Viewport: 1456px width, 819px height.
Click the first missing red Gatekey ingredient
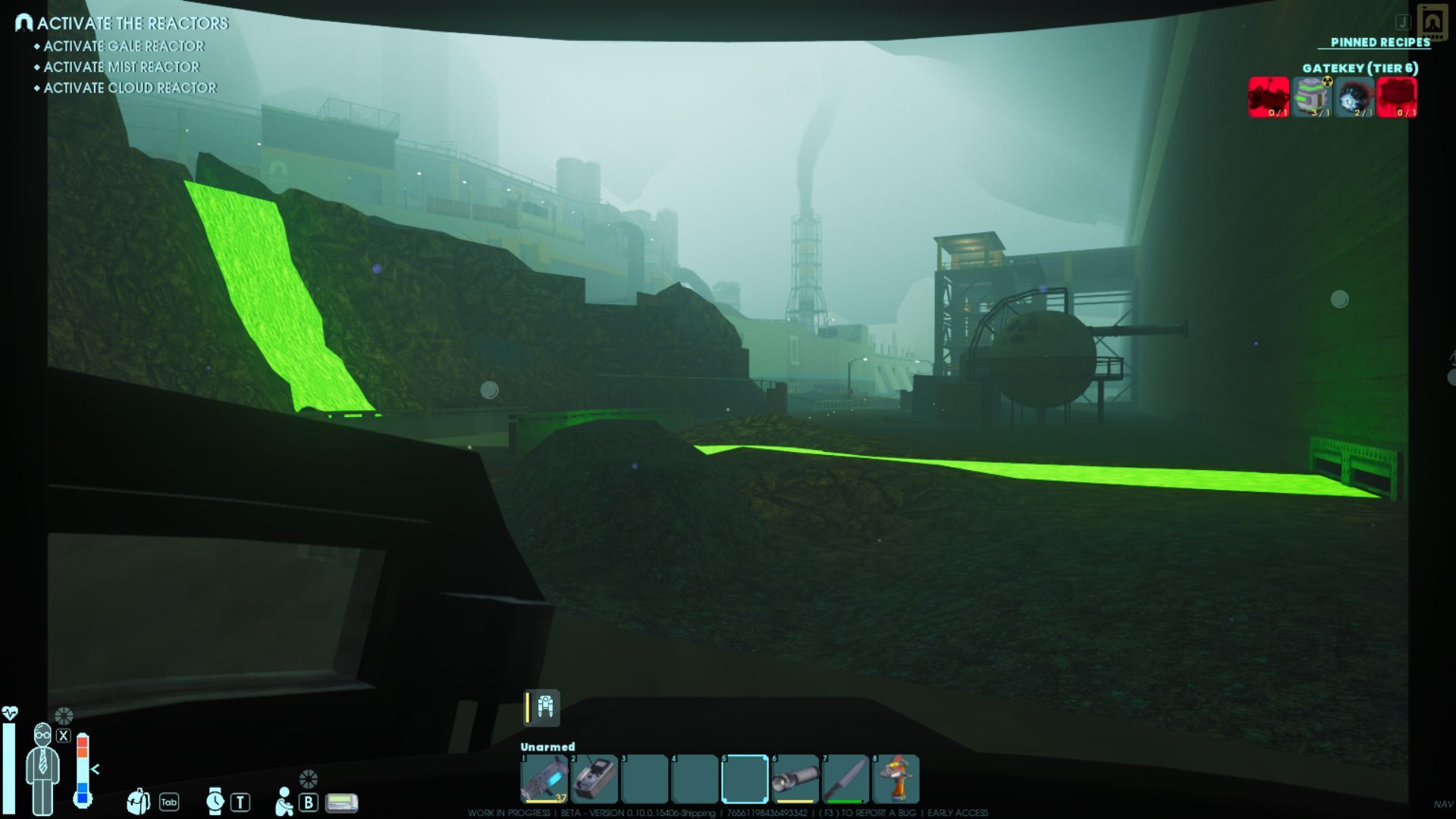(1269, 97)
